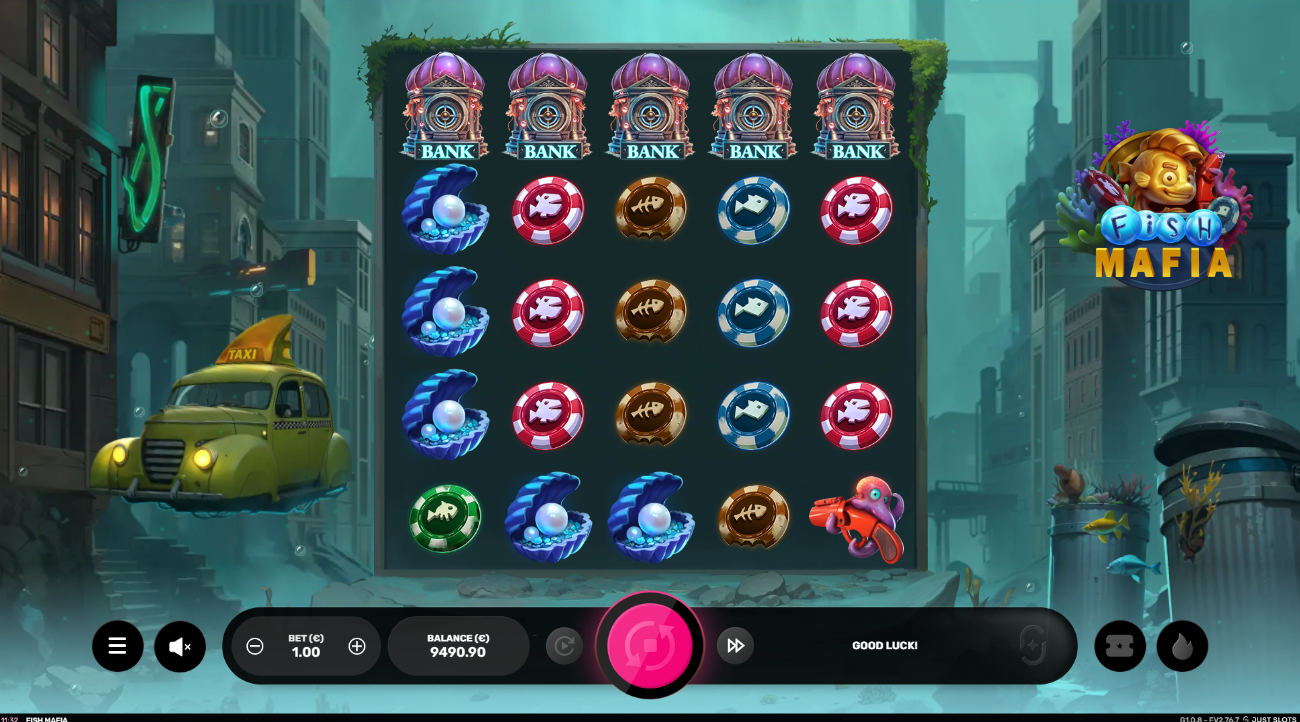Open the hamburger menu
The height and width of the screenshot is (722, 1300).
click(x=118, y=646)
